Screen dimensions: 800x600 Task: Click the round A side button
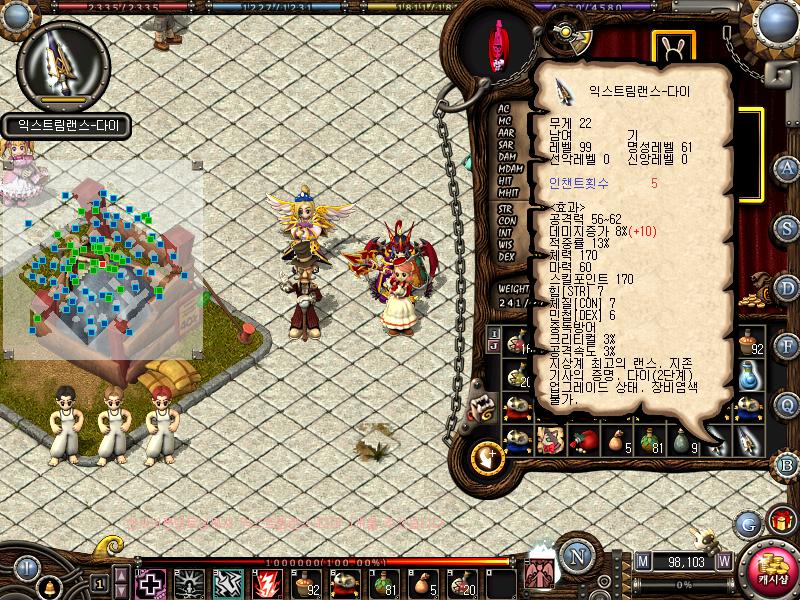[786, 168]
